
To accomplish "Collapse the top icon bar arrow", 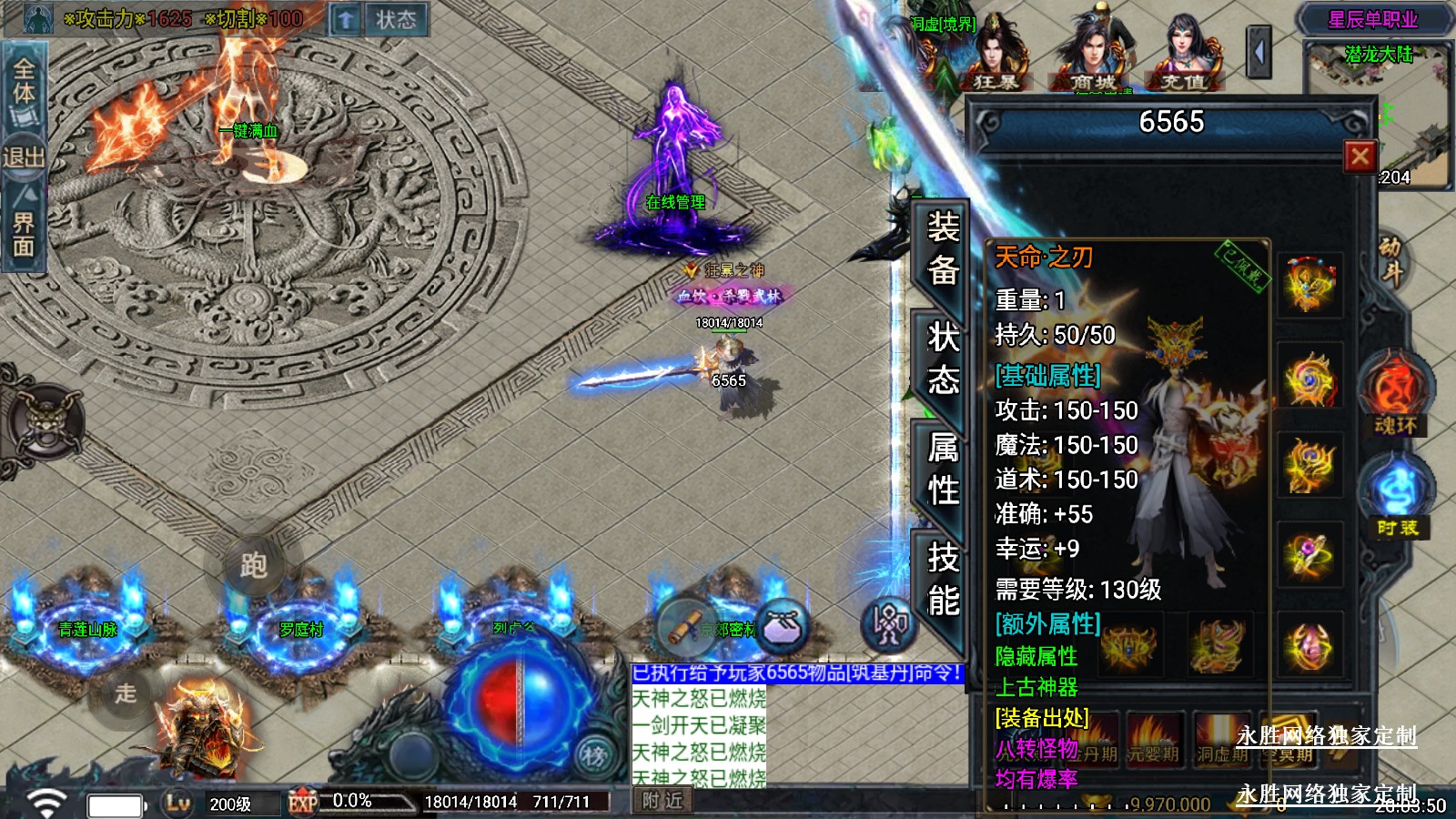I will [x=1259, y=53].
